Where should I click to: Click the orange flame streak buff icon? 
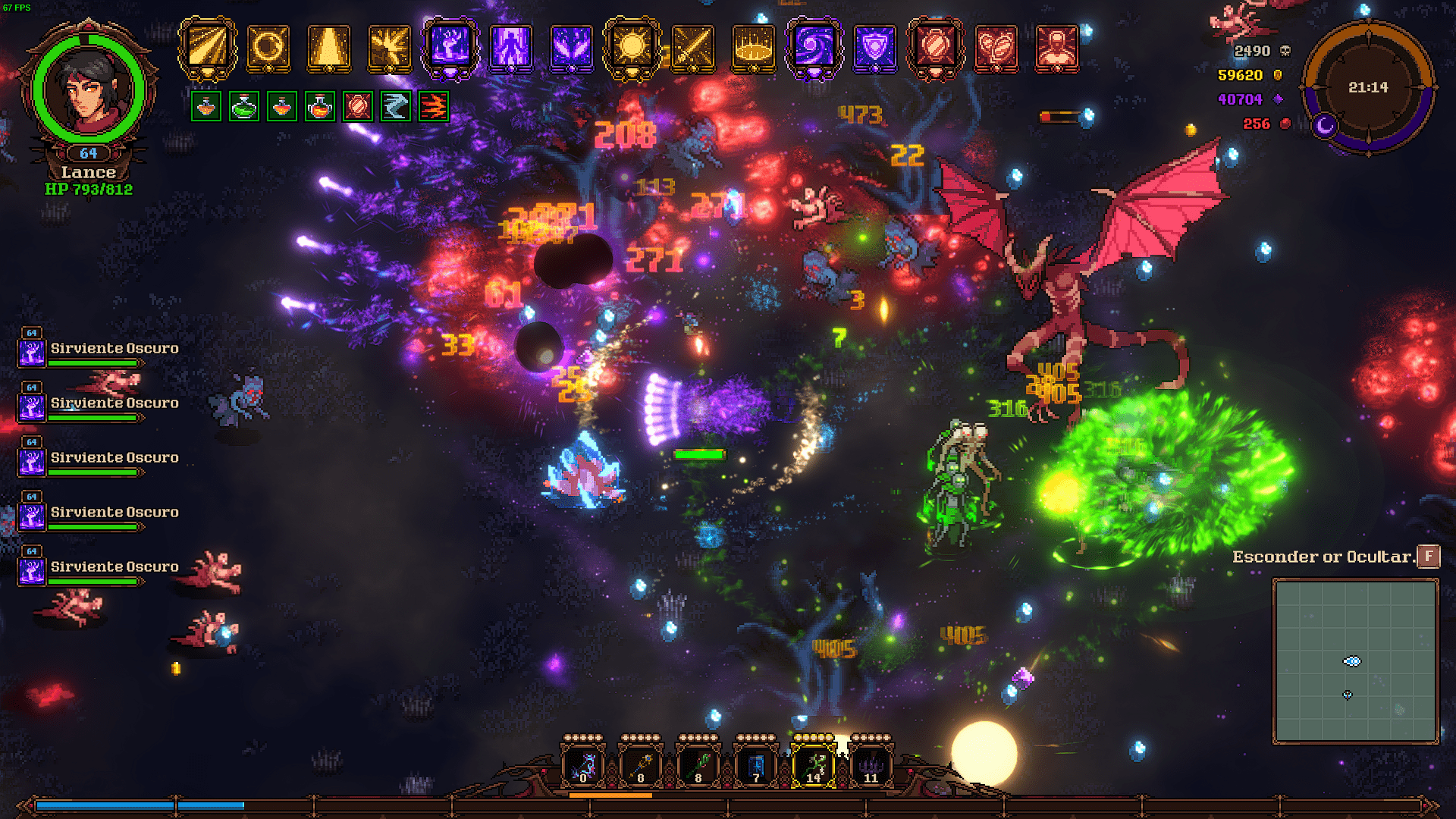[433, 107]
